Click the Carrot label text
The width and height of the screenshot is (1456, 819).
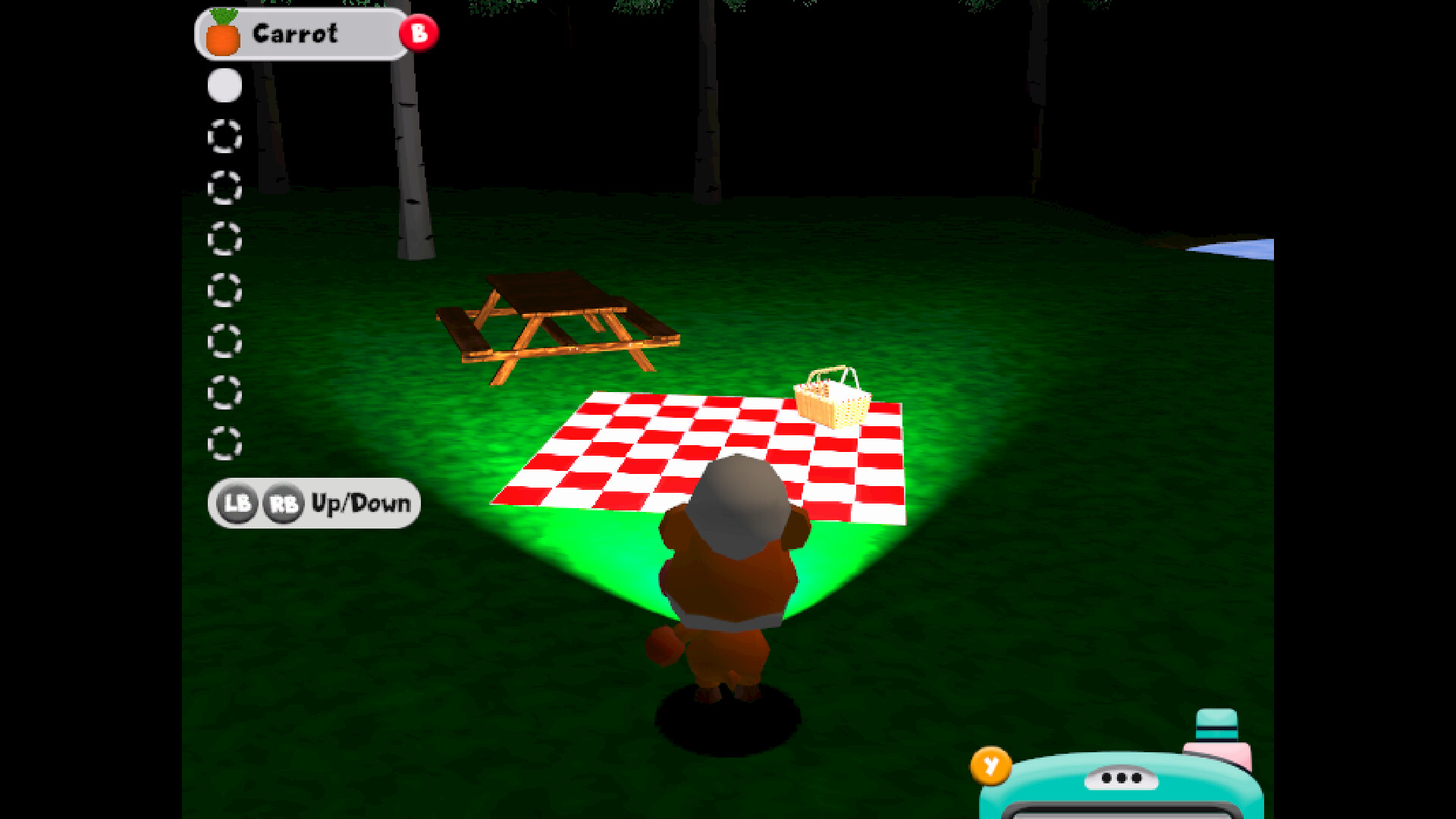296,33
